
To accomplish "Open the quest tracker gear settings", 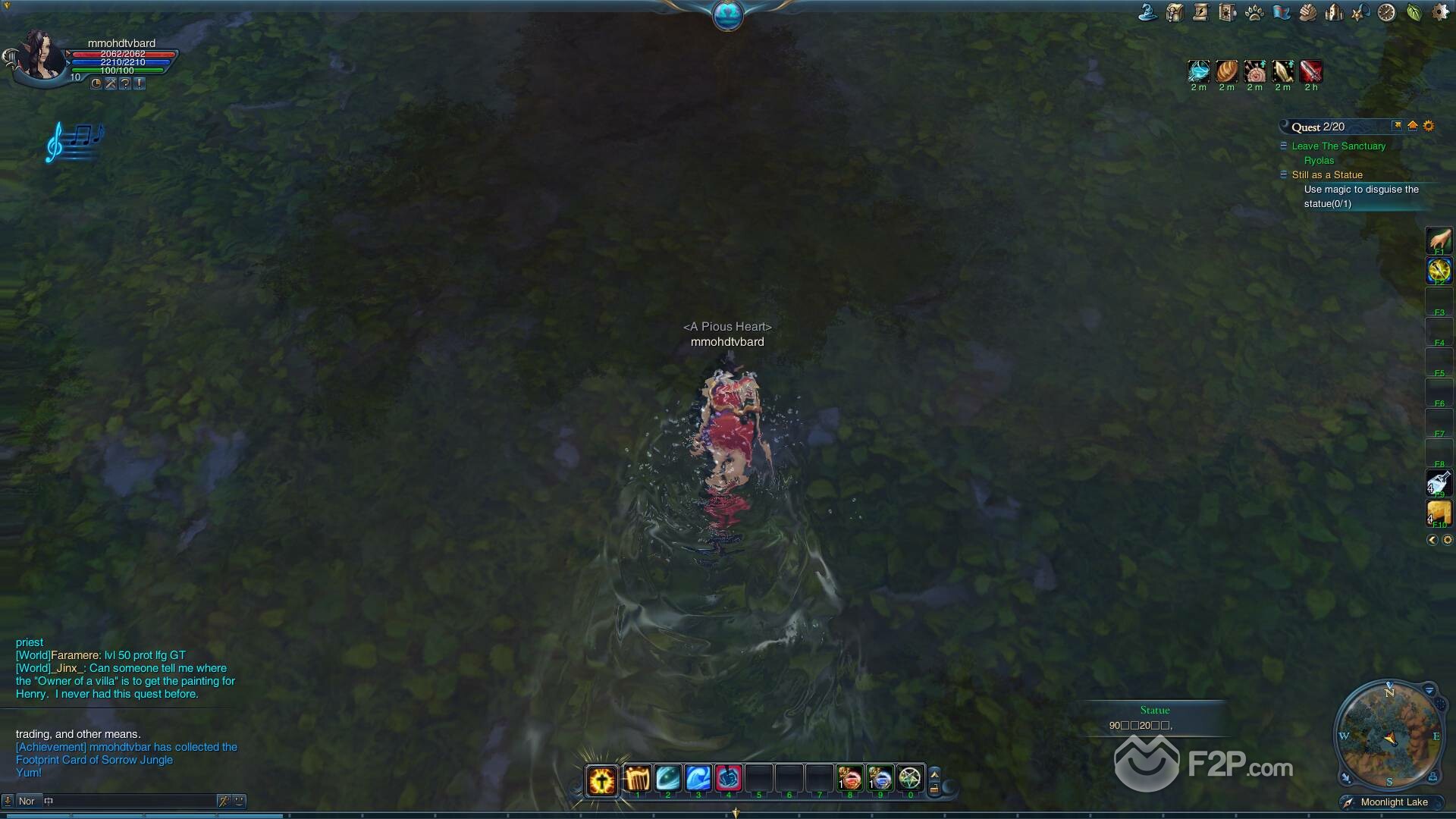I will [x=1429, y=126].
